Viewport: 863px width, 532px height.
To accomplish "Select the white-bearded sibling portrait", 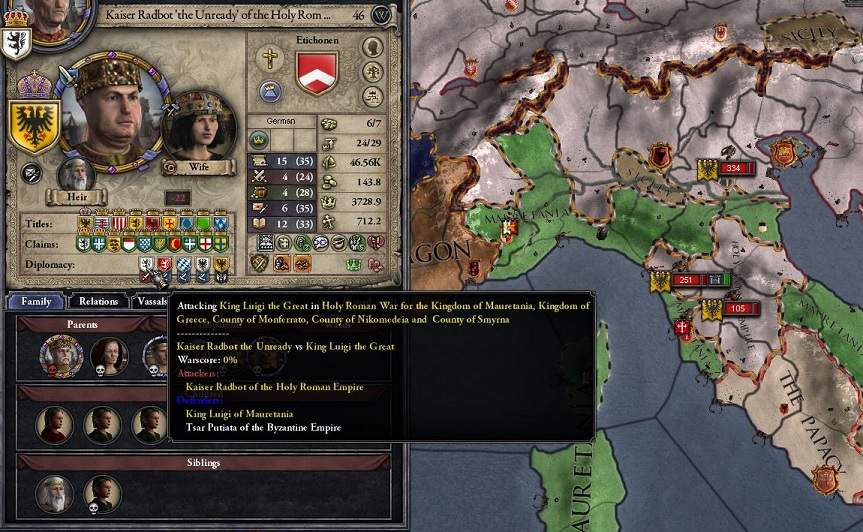I will (x=55, y=493).
